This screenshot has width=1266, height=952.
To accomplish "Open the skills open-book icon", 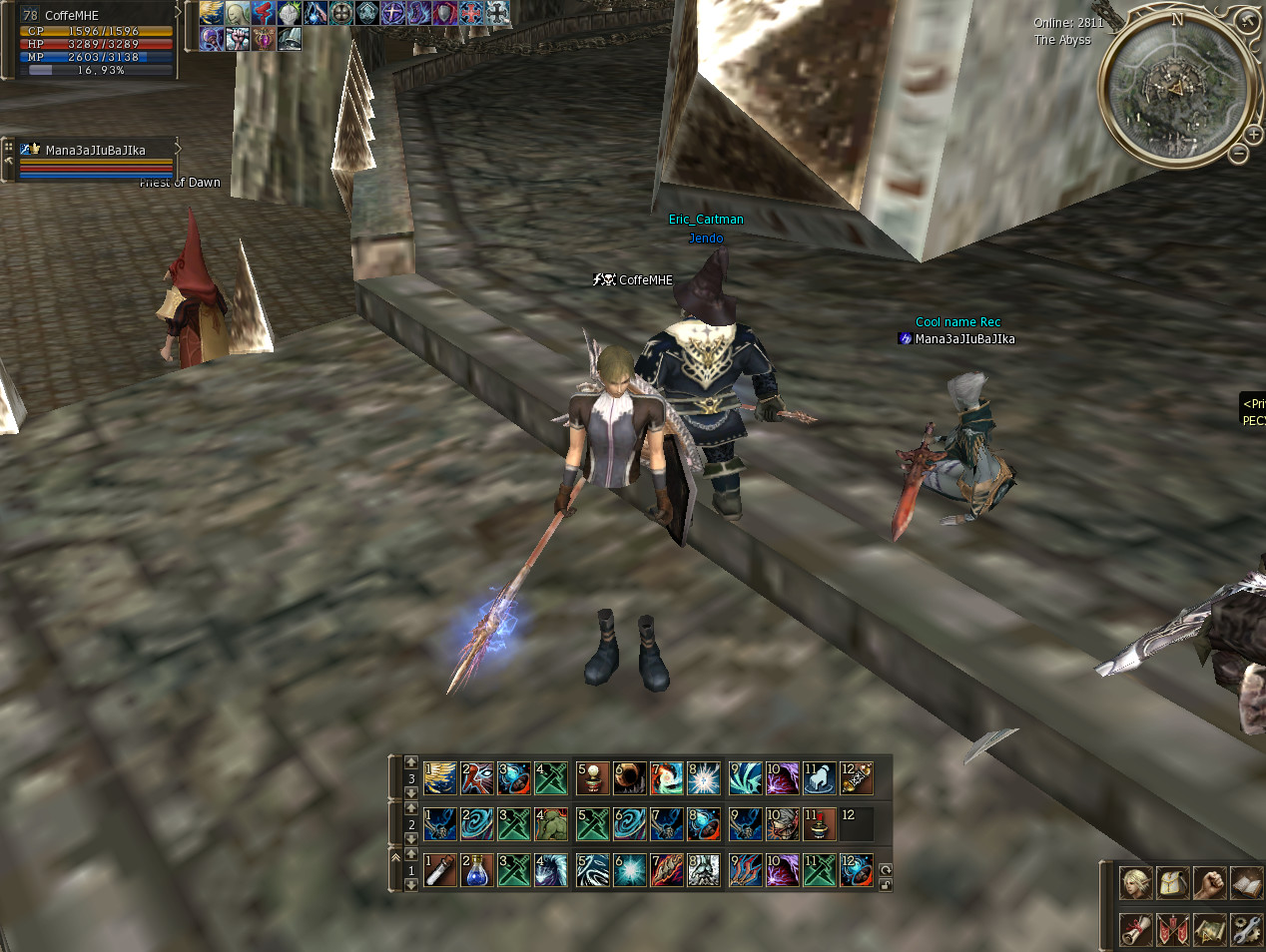I will [x=1246, y=883].
